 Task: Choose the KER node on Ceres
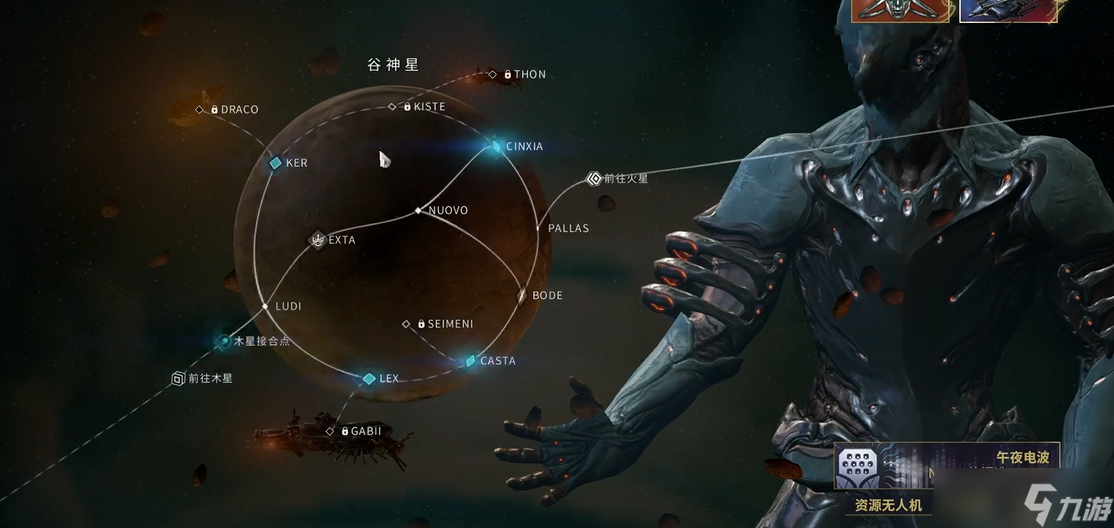click(276, 163)
